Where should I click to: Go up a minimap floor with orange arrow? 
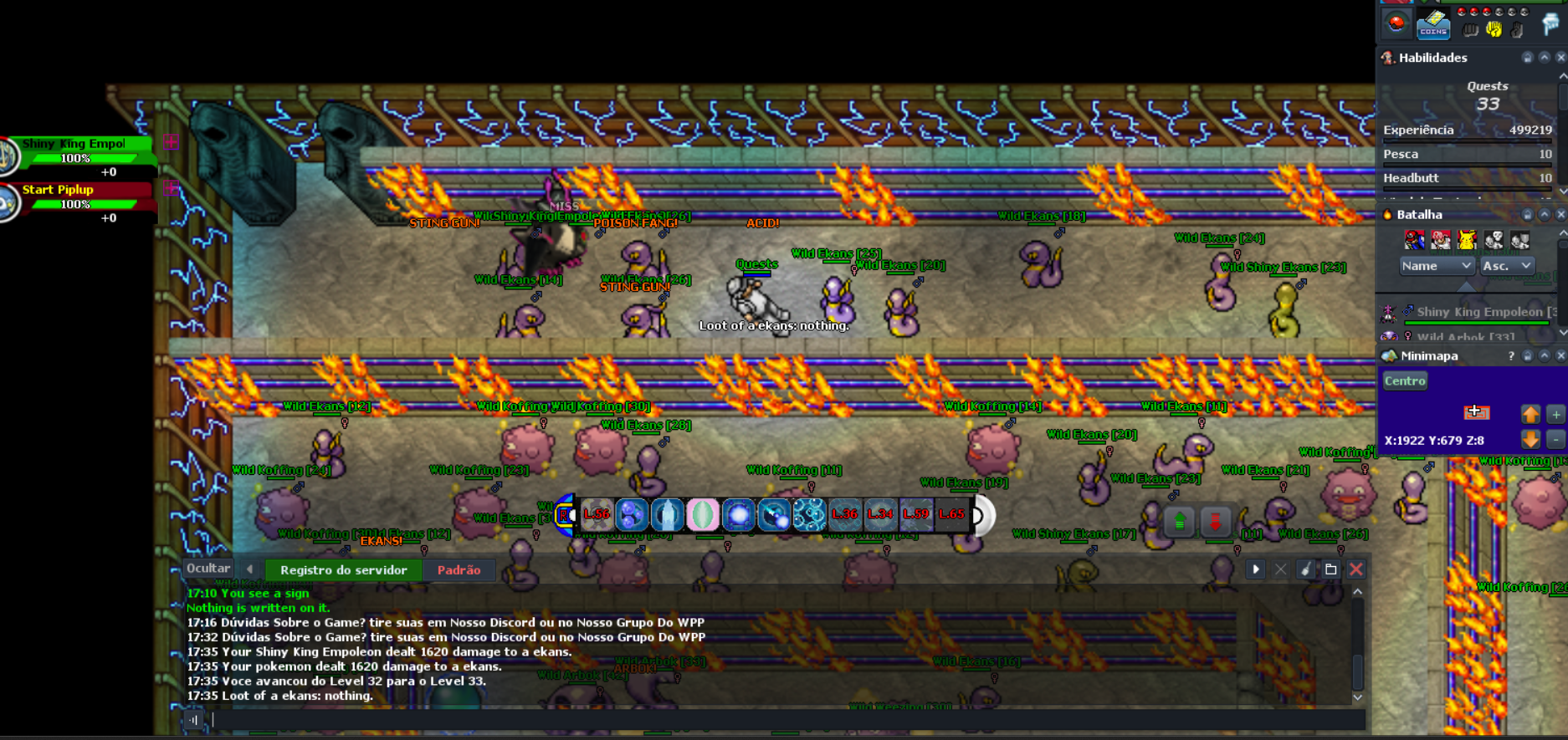tap(1530, 414)
